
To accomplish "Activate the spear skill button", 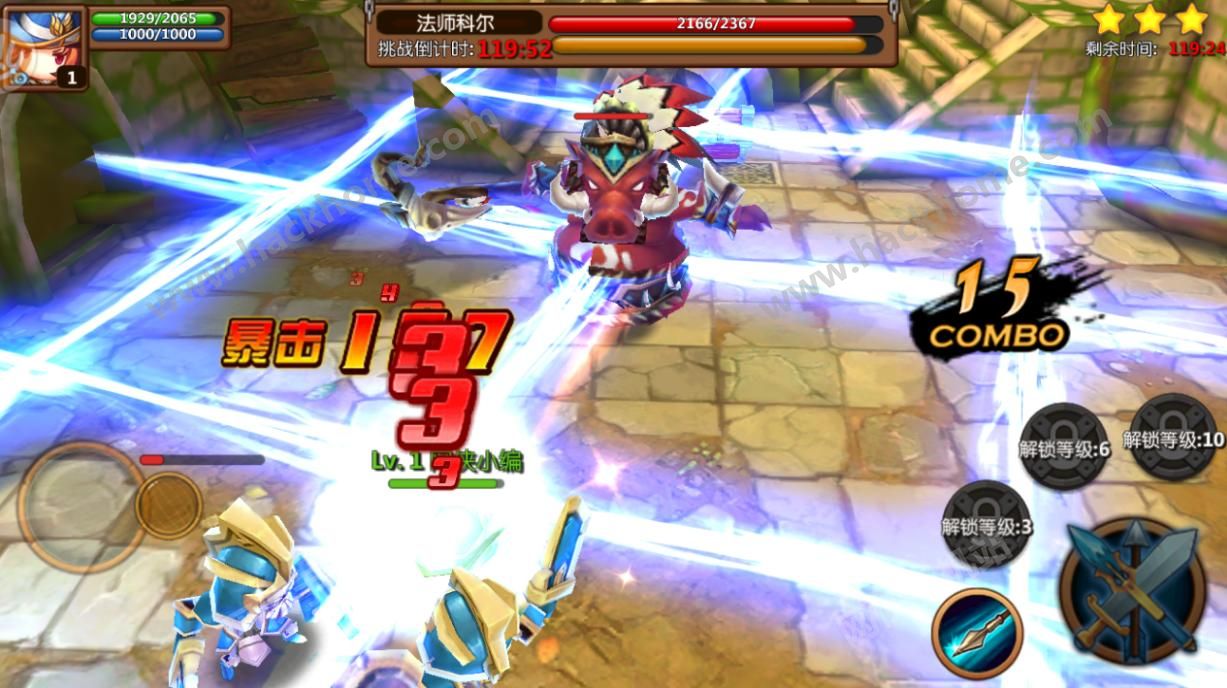I will (x=977, y=633).
